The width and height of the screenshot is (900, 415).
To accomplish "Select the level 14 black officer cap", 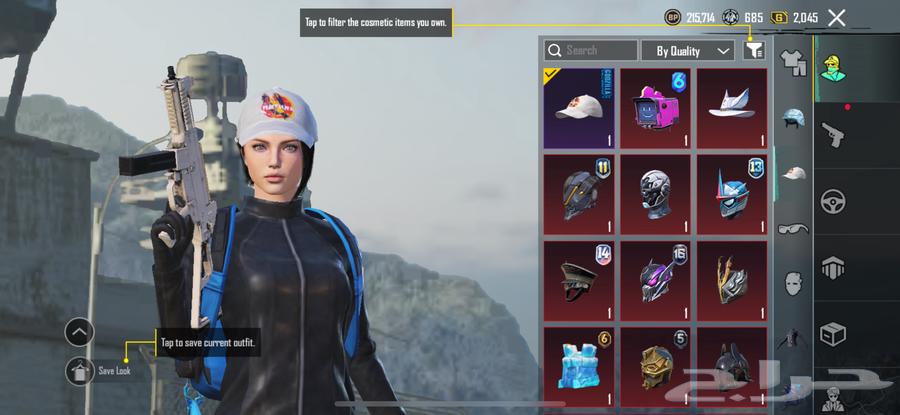I will (x=581, y=280).
